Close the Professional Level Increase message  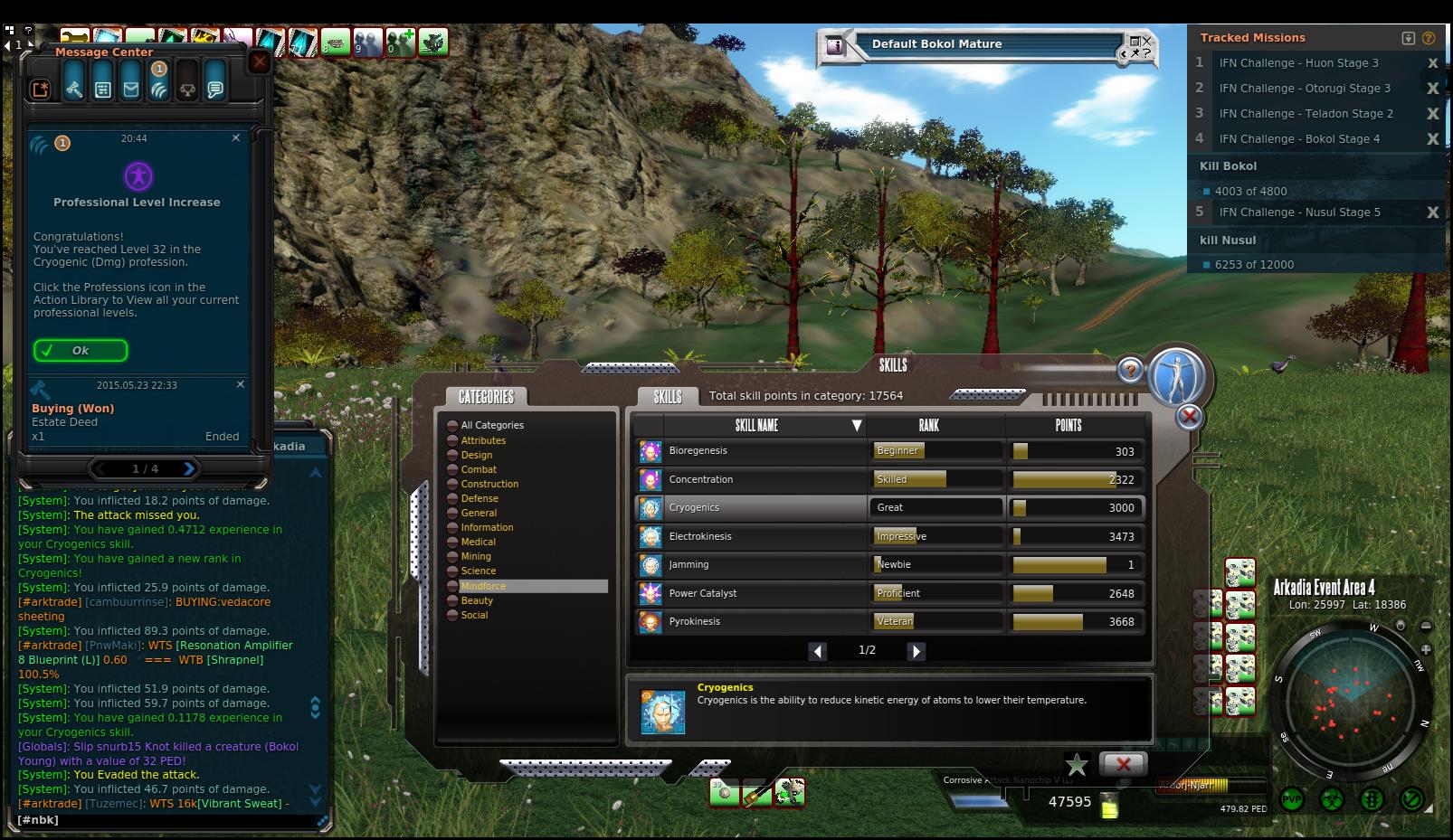(236, 138)
